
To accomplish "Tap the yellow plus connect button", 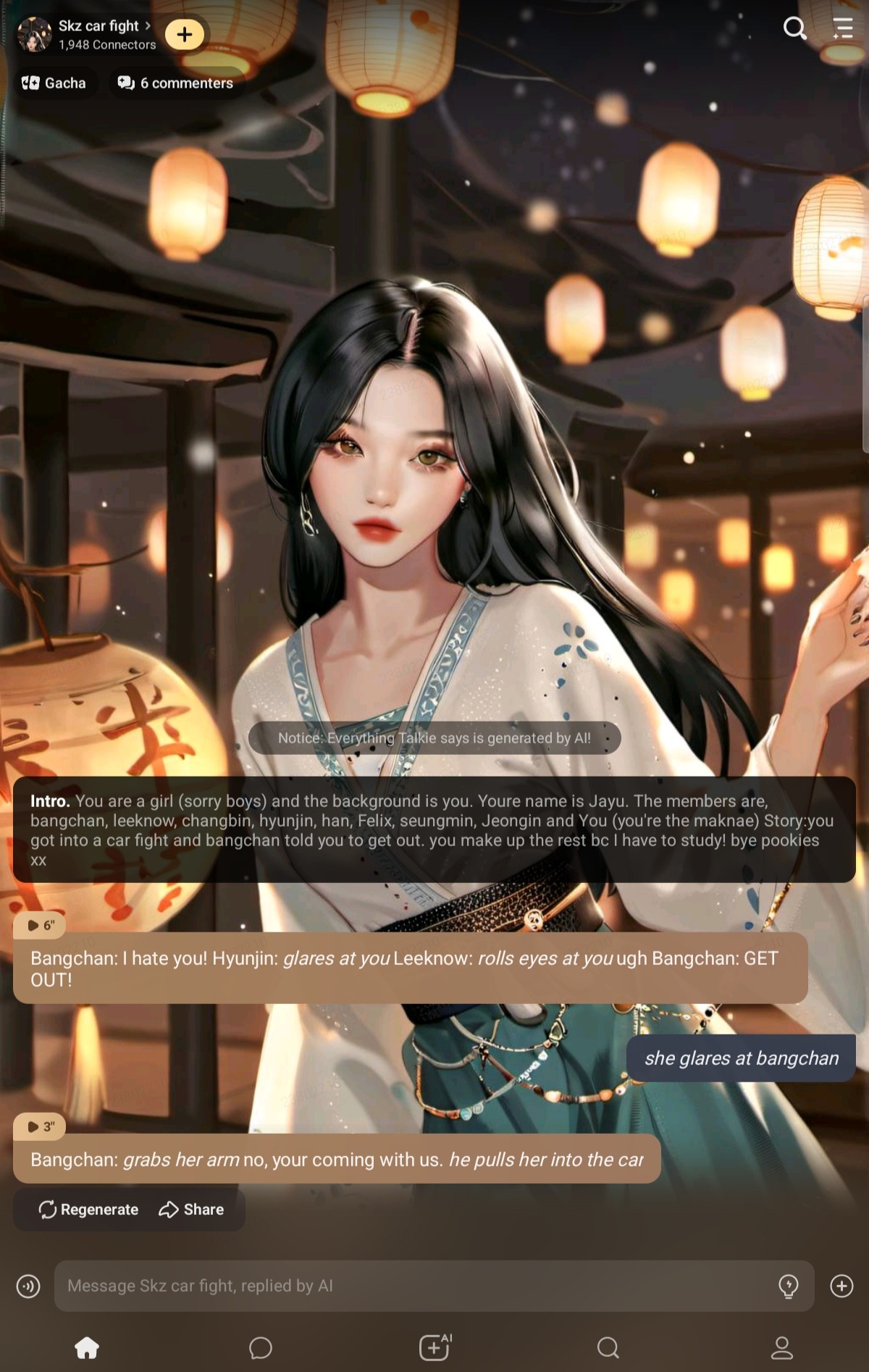I will pos(185,34).
